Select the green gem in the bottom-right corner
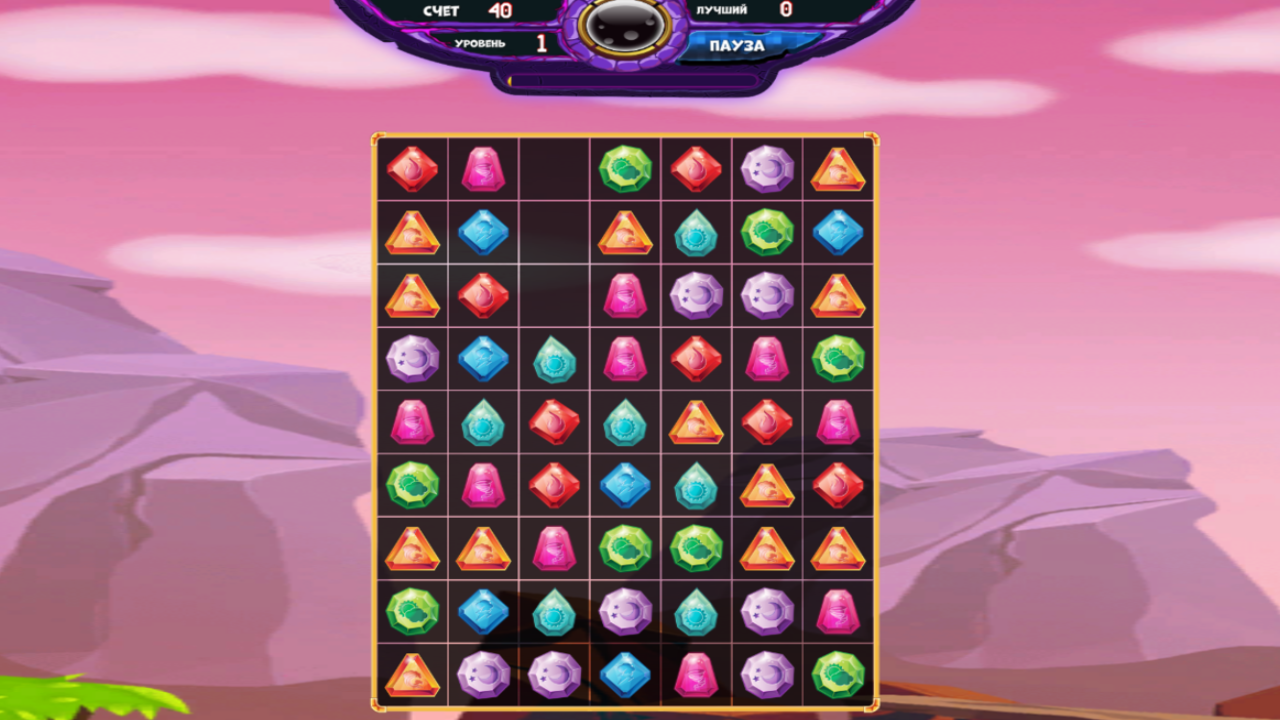This screenshot has width=1280, height=720. 839,673
